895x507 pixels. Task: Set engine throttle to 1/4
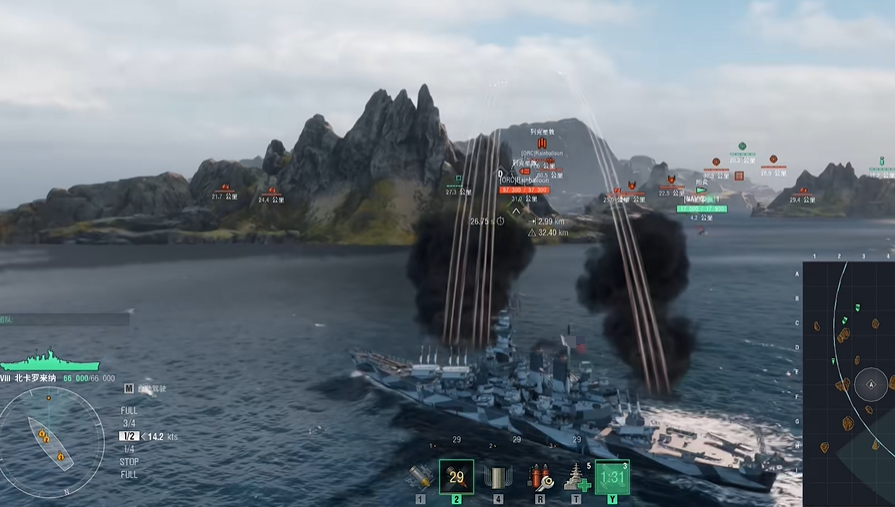128,449
